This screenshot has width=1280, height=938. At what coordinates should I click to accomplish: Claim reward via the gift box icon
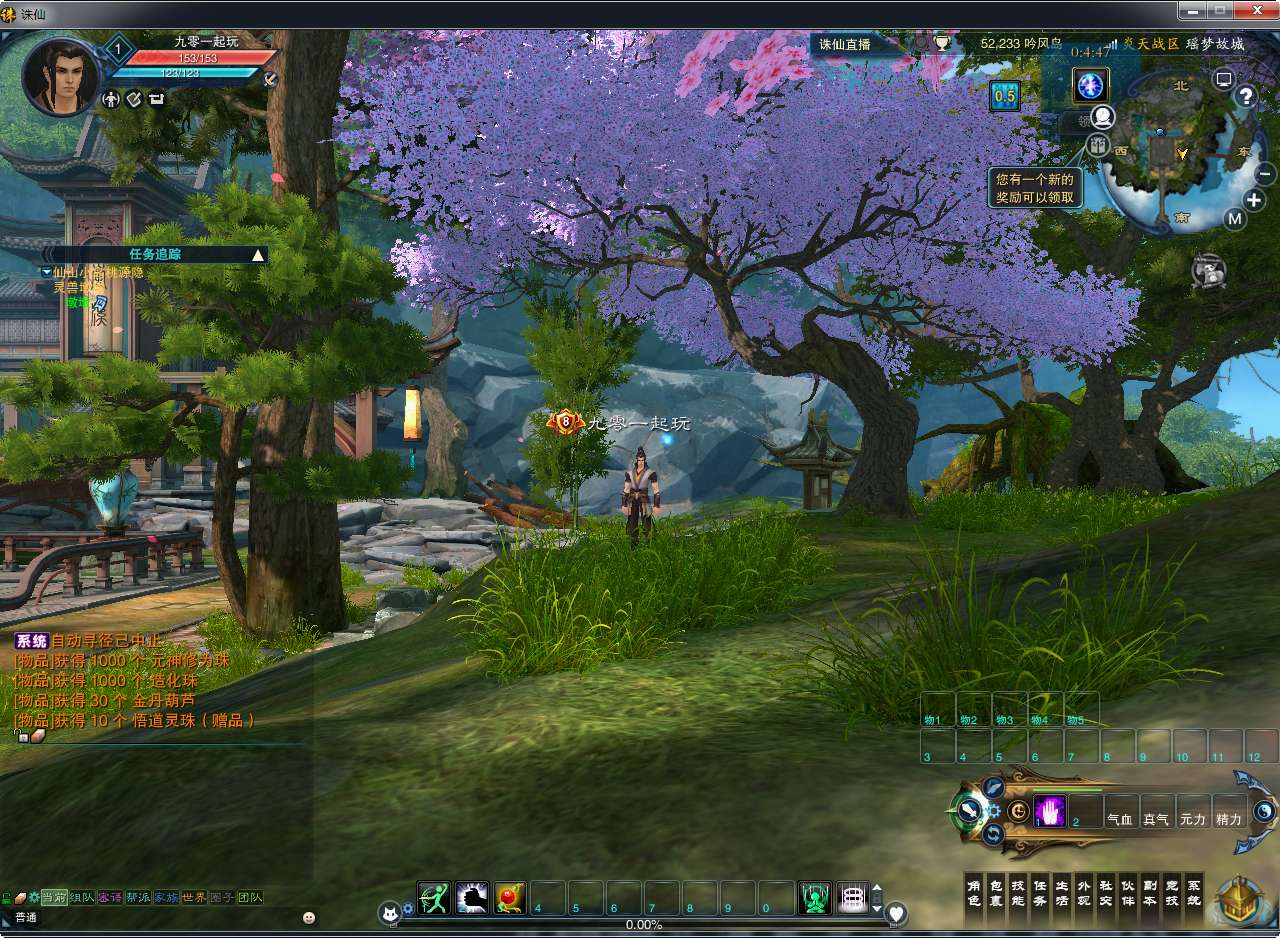coord(1099,145)
